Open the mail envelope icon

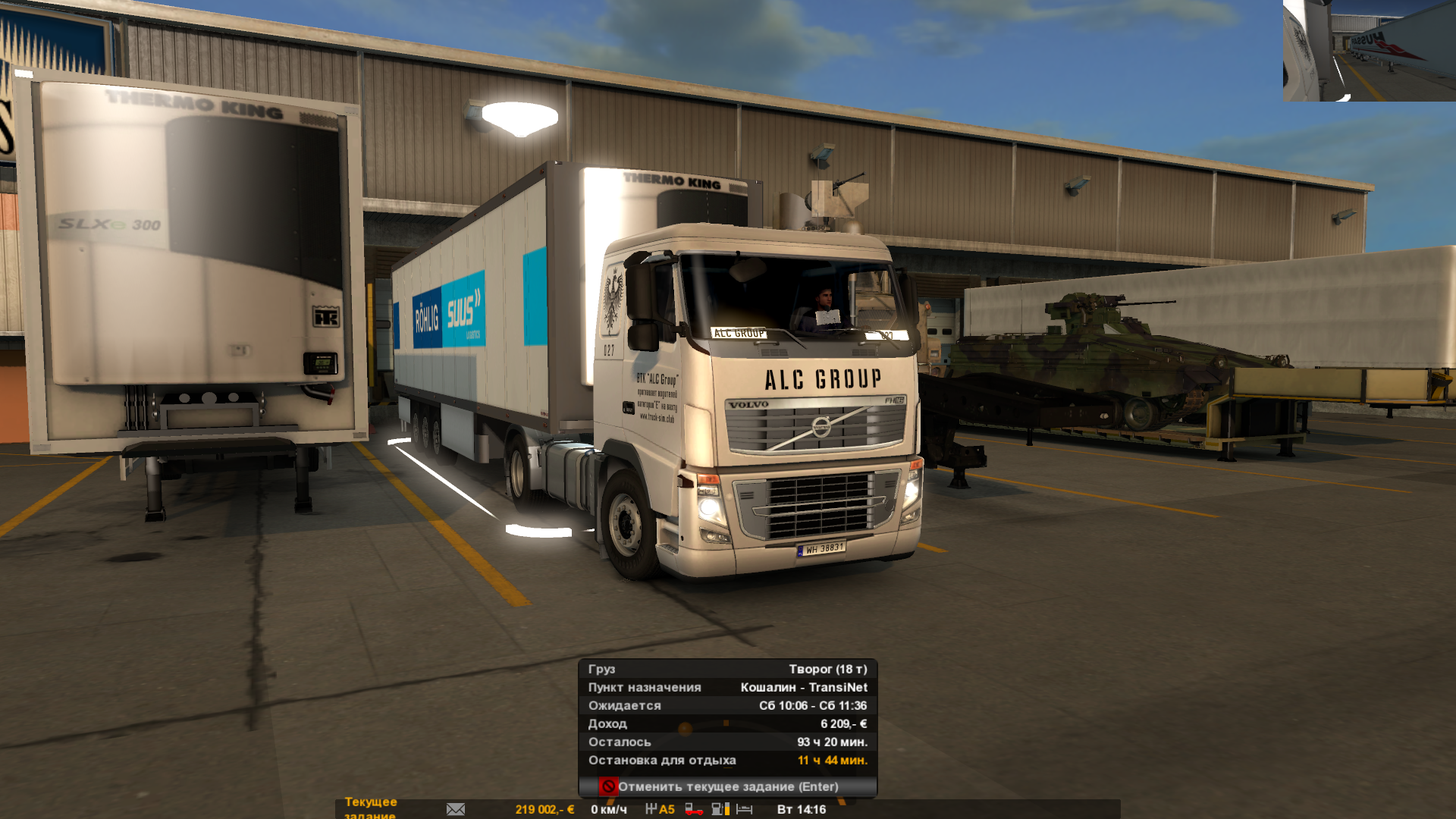pyautogui.click(x=456, y=809)
